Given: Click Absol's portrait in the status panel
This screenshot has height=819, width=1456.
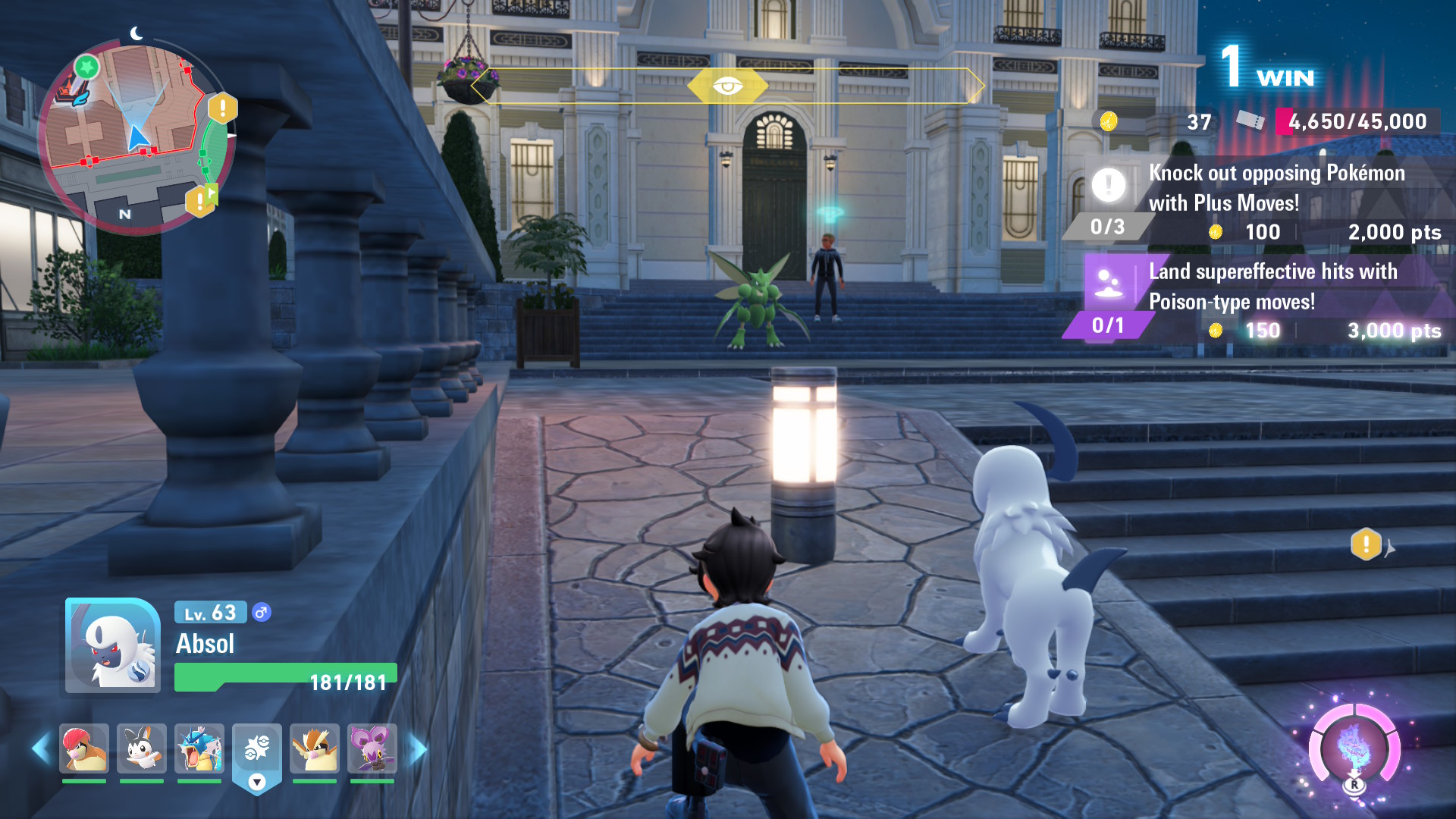Looking at the screenshot, I should coord(112,645).
